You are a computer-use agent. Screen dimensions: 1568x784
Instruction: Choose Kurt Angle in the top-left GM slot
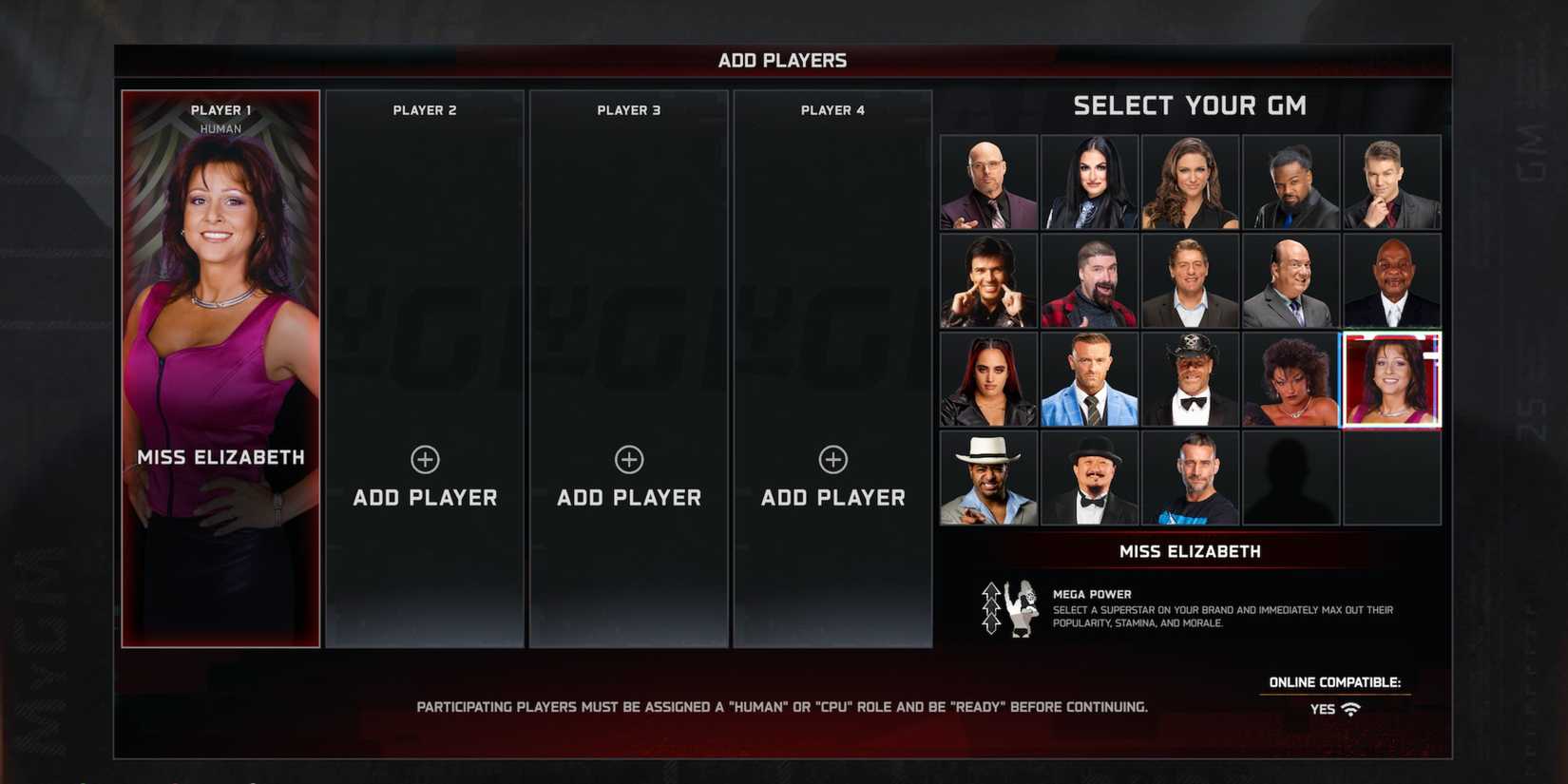click(x=987, y=182)
